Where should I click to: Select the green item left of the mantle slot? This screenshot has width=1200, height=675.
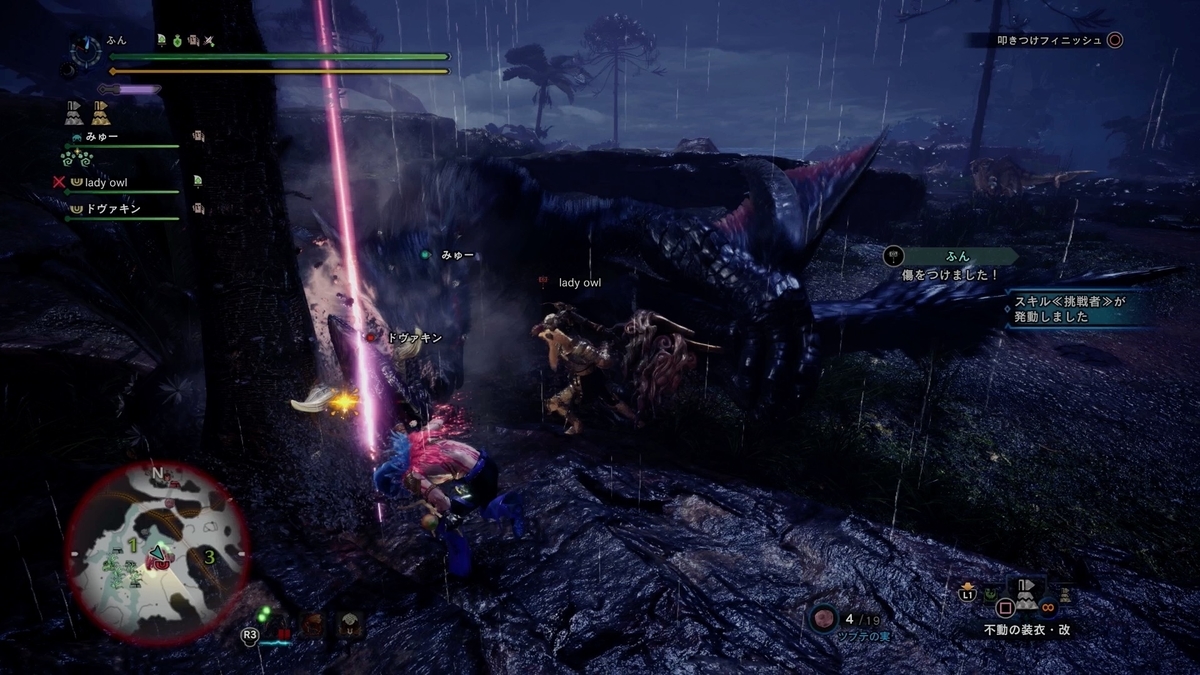991,594
